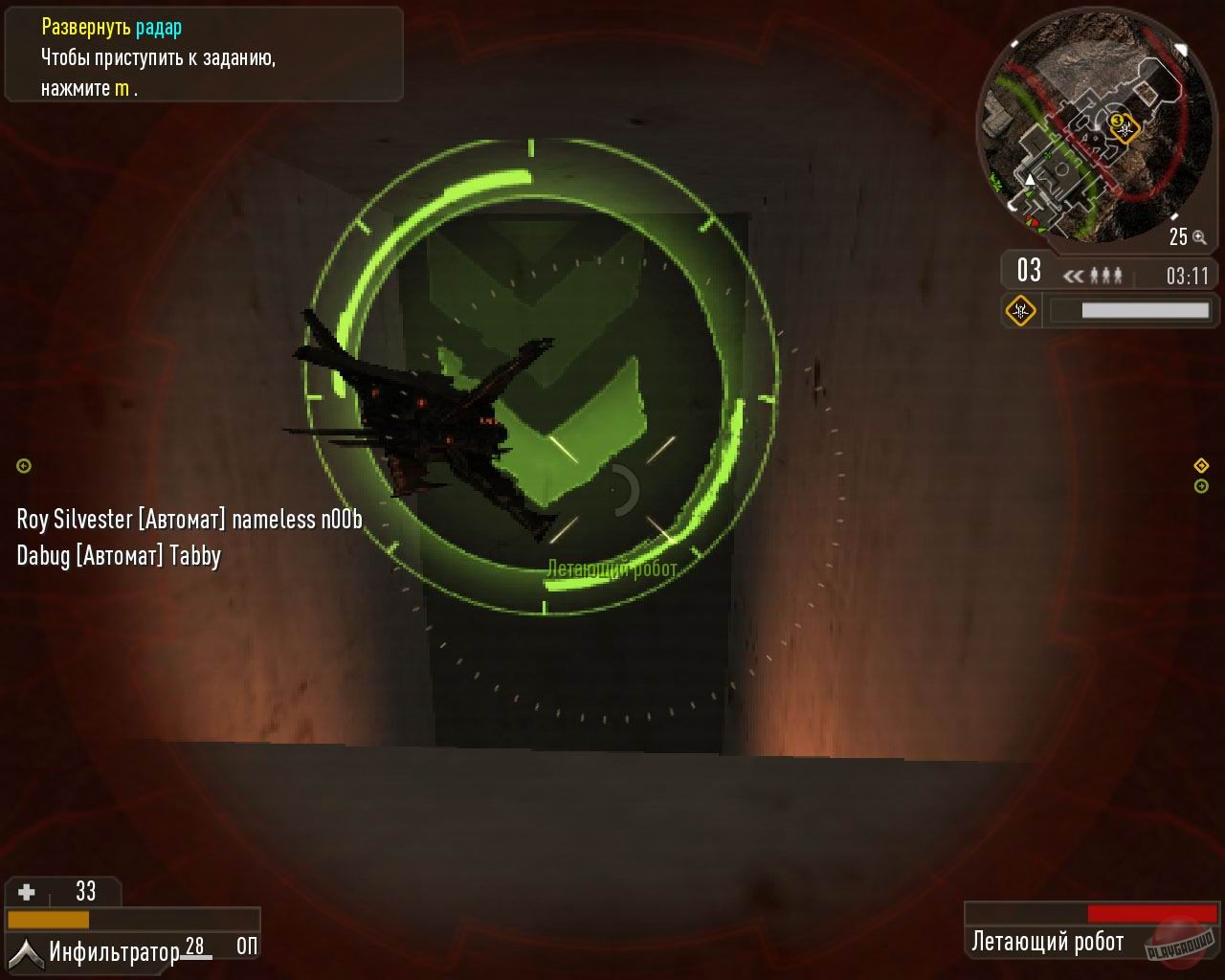Select Dabug [Автомат] Tabby in the player list
The image size is (1225, 980).
(119, 554)
